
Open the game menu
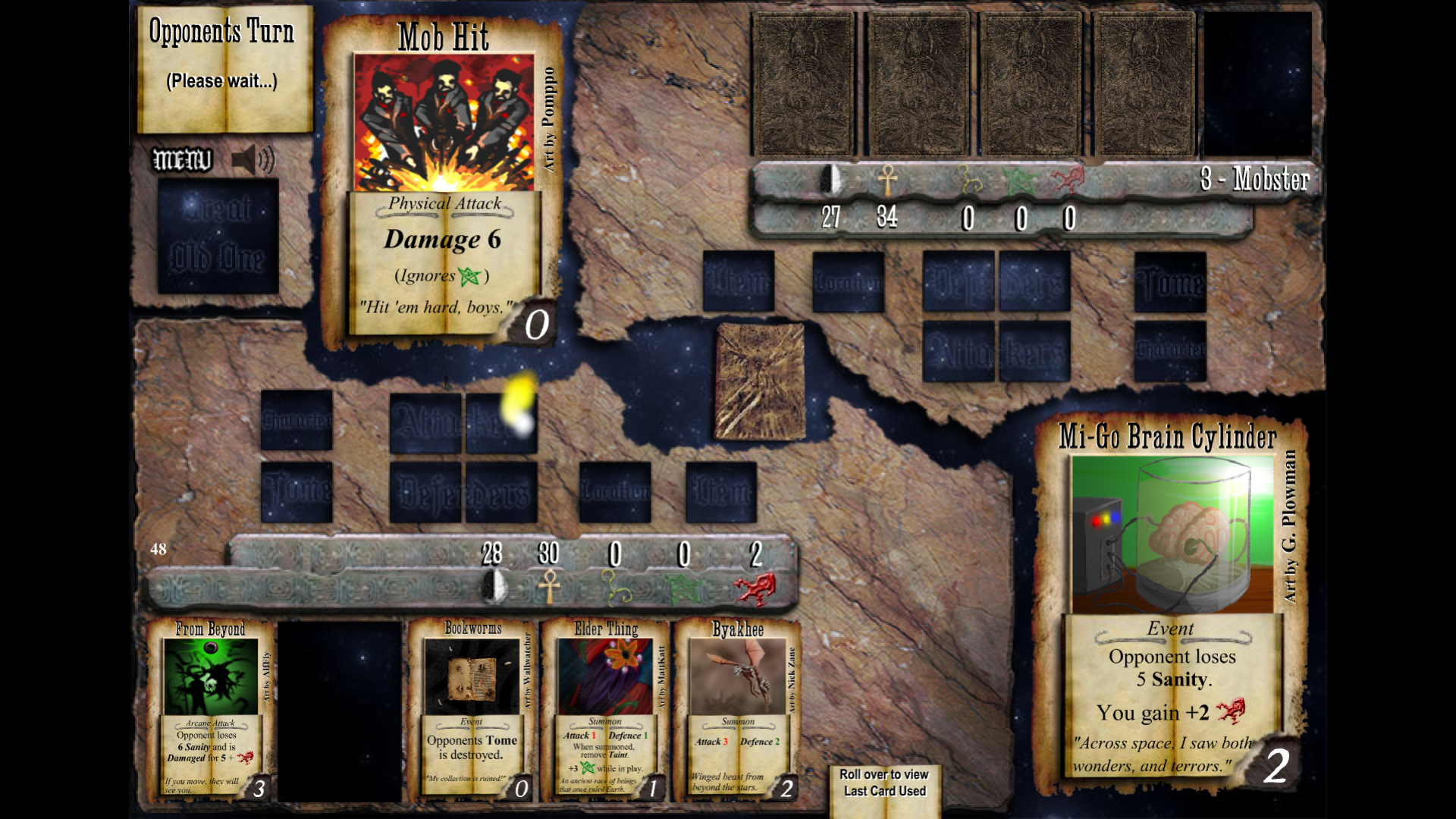(x=182, y=160)
